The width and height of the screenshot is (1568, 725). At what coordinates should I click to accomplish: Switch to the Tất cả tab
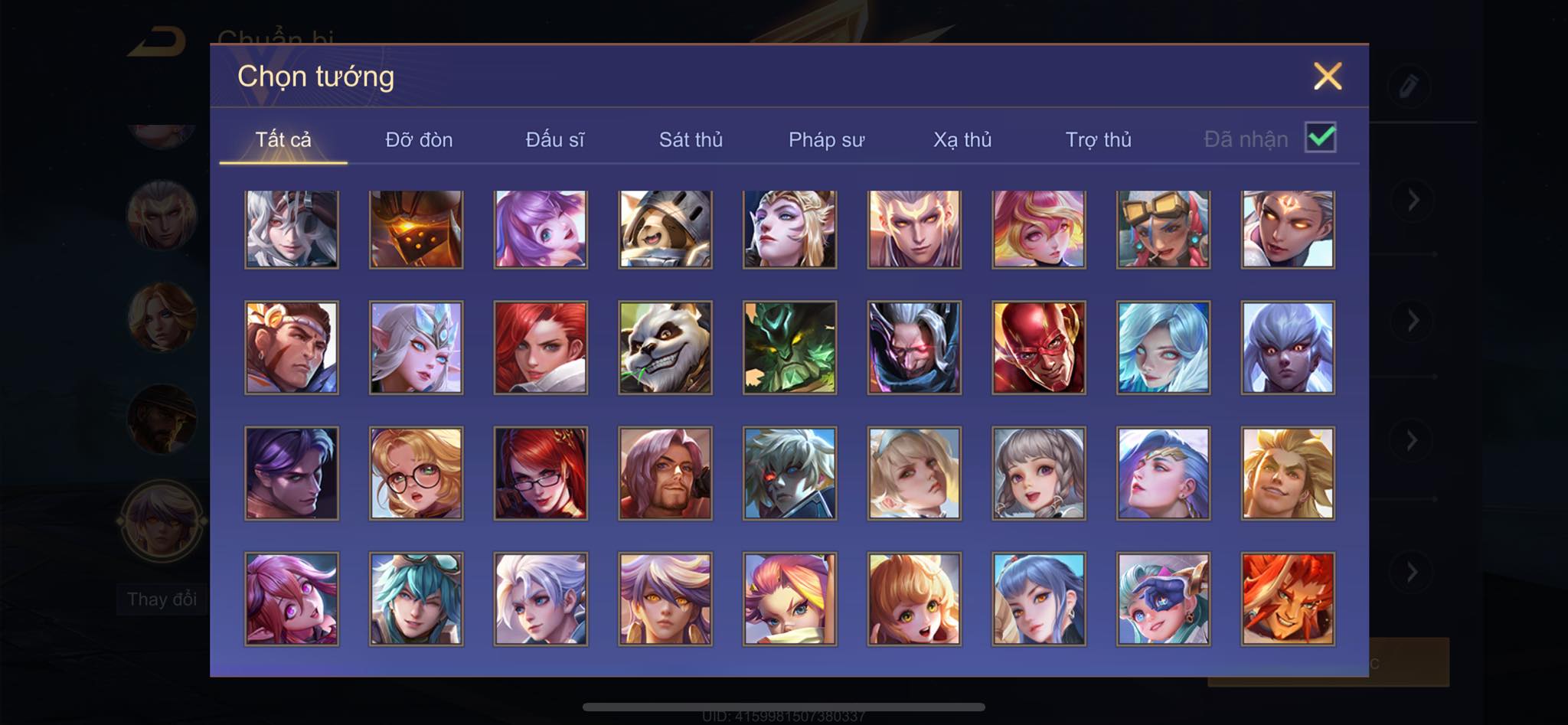click(x=283, y=139)
